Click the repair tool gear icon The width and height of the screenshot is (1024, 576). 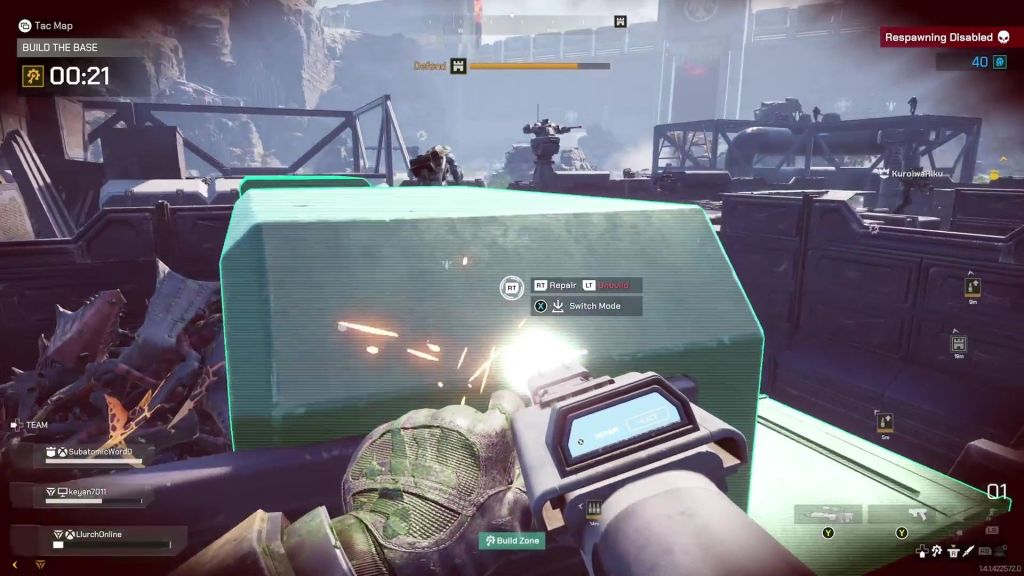coord(937,550)
